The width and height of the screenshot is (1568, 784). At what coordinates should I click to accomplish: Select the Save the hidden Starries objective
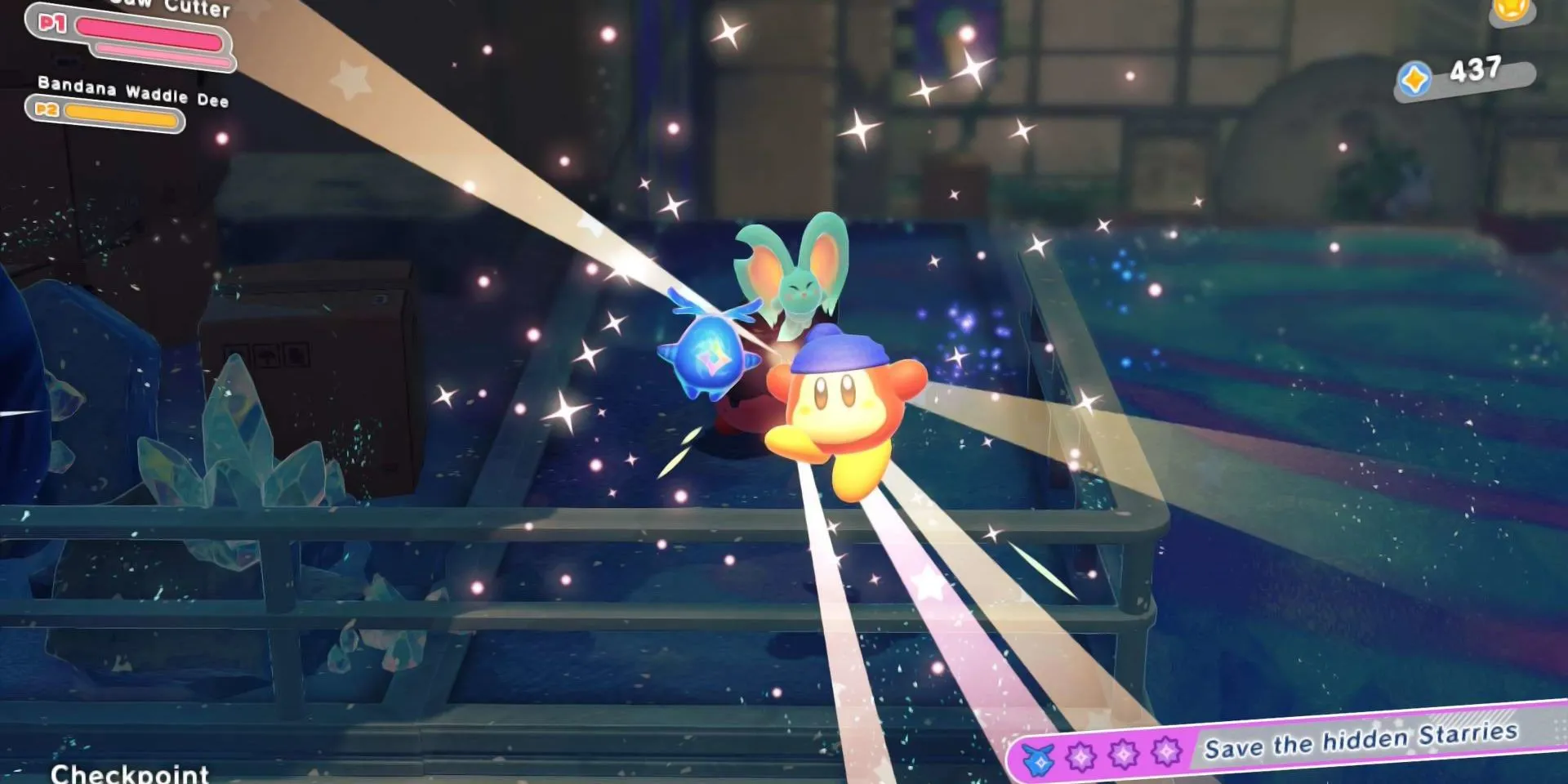1360,740
